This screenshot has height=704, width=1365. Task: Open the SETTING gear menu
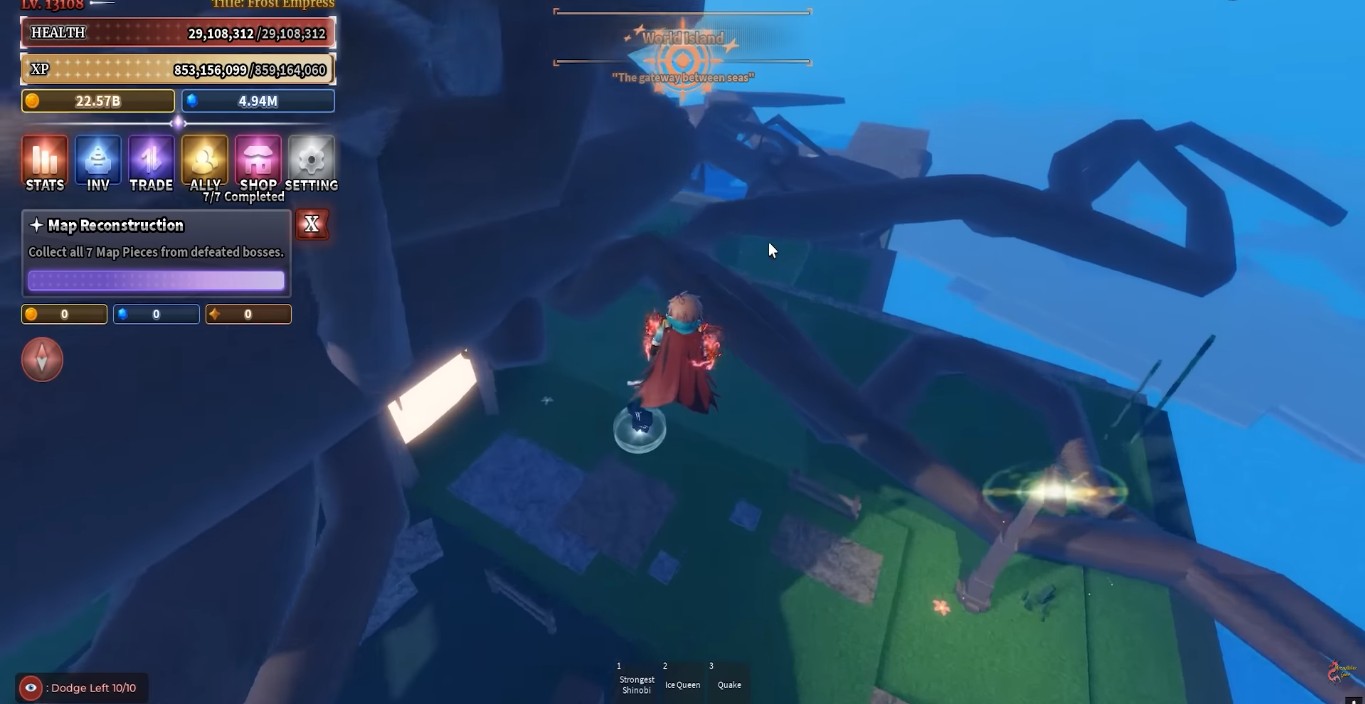coord(311,162)
